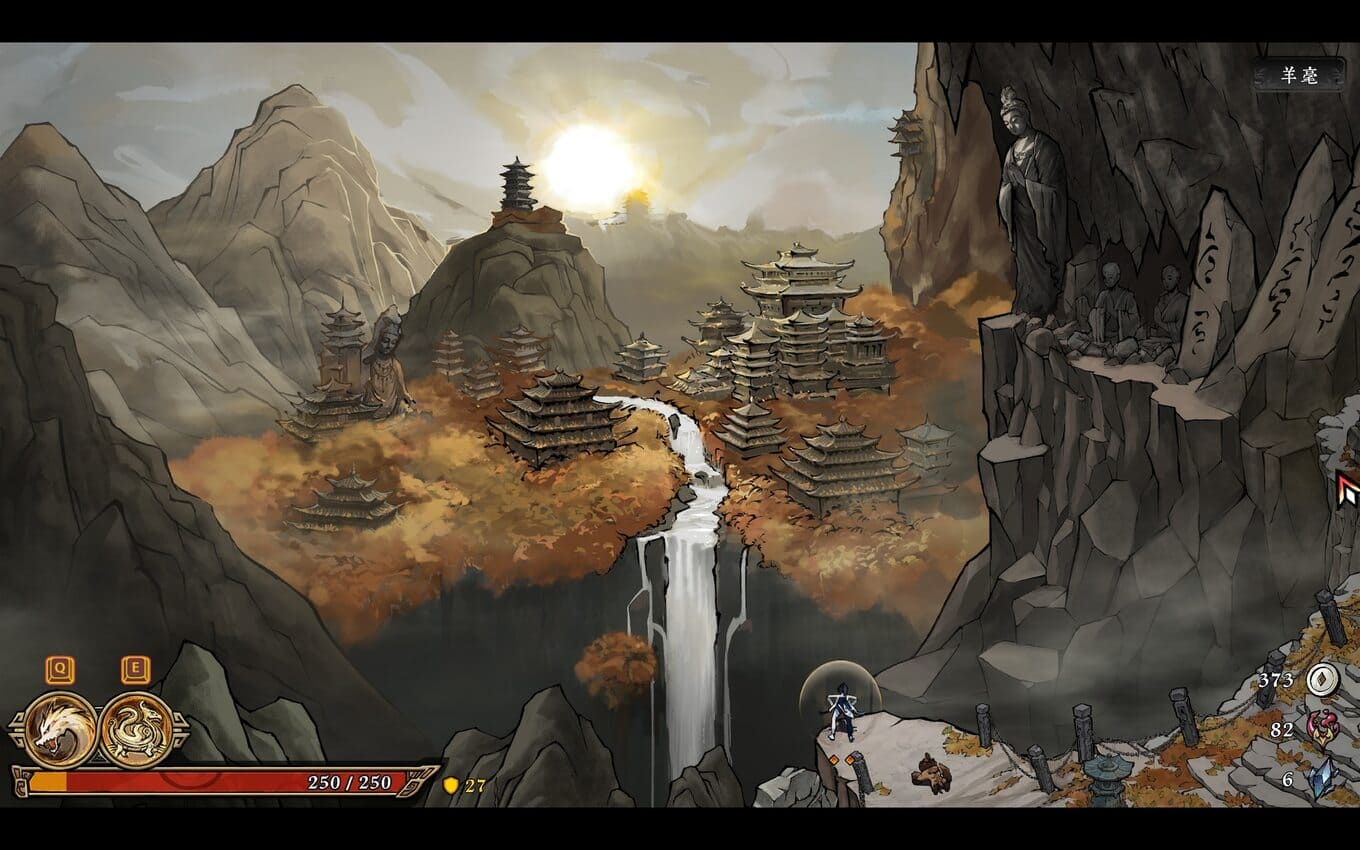The width and height of the screenshot is (1360, 850).
Task: Activate the white dragon head skill
Action: coord(60,730)
